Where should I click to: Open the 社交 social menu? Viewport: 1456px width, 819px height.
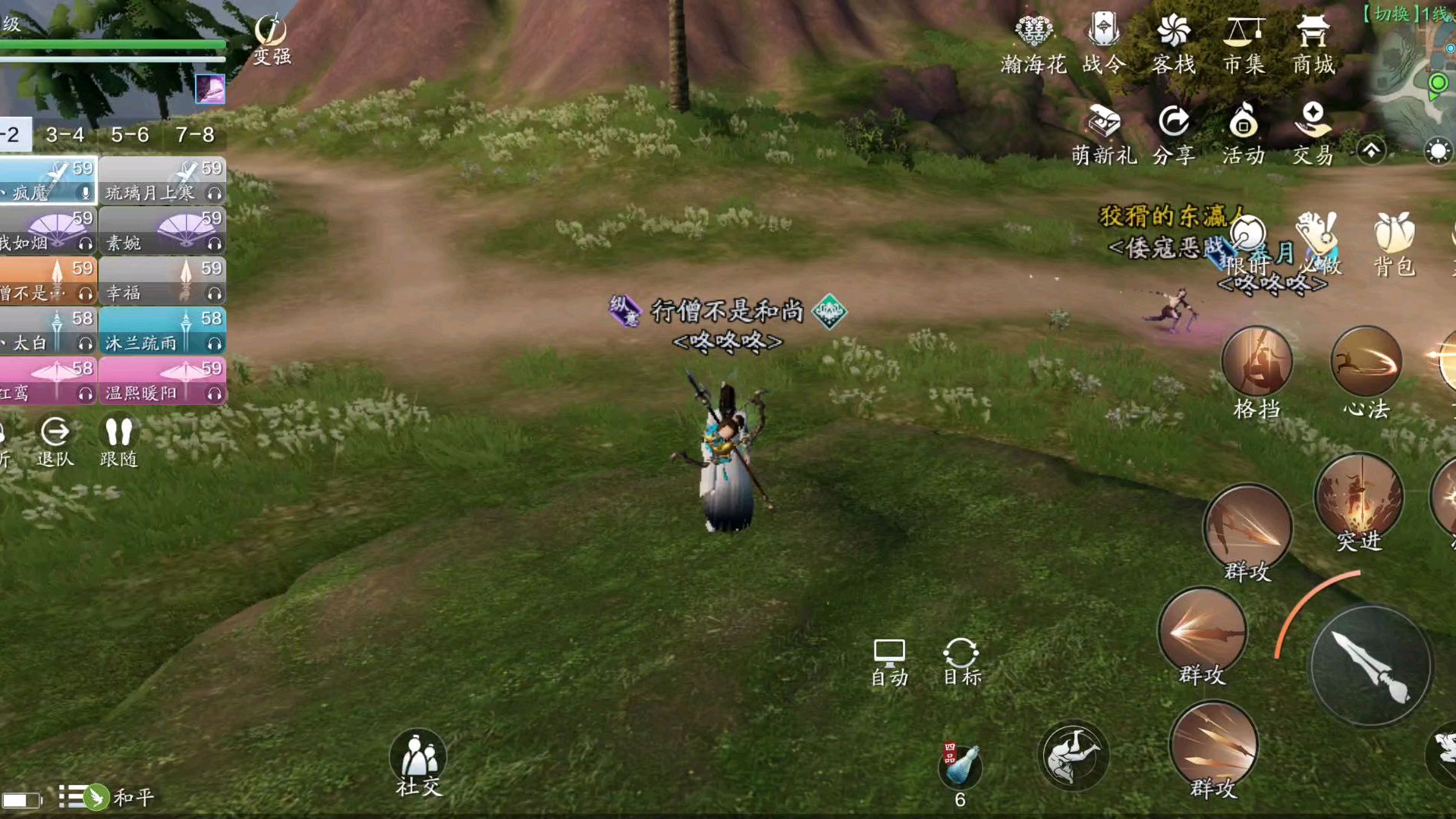point(418,761)
